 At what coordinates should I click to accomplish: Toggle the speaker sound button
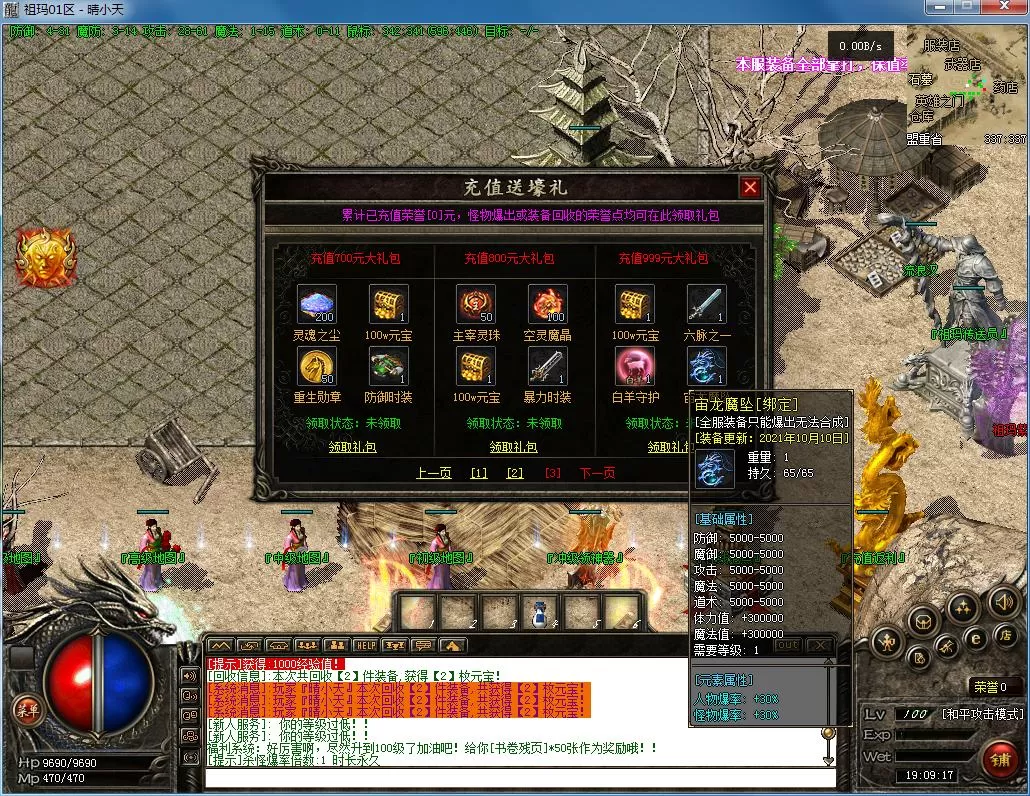click(1003, 602)
